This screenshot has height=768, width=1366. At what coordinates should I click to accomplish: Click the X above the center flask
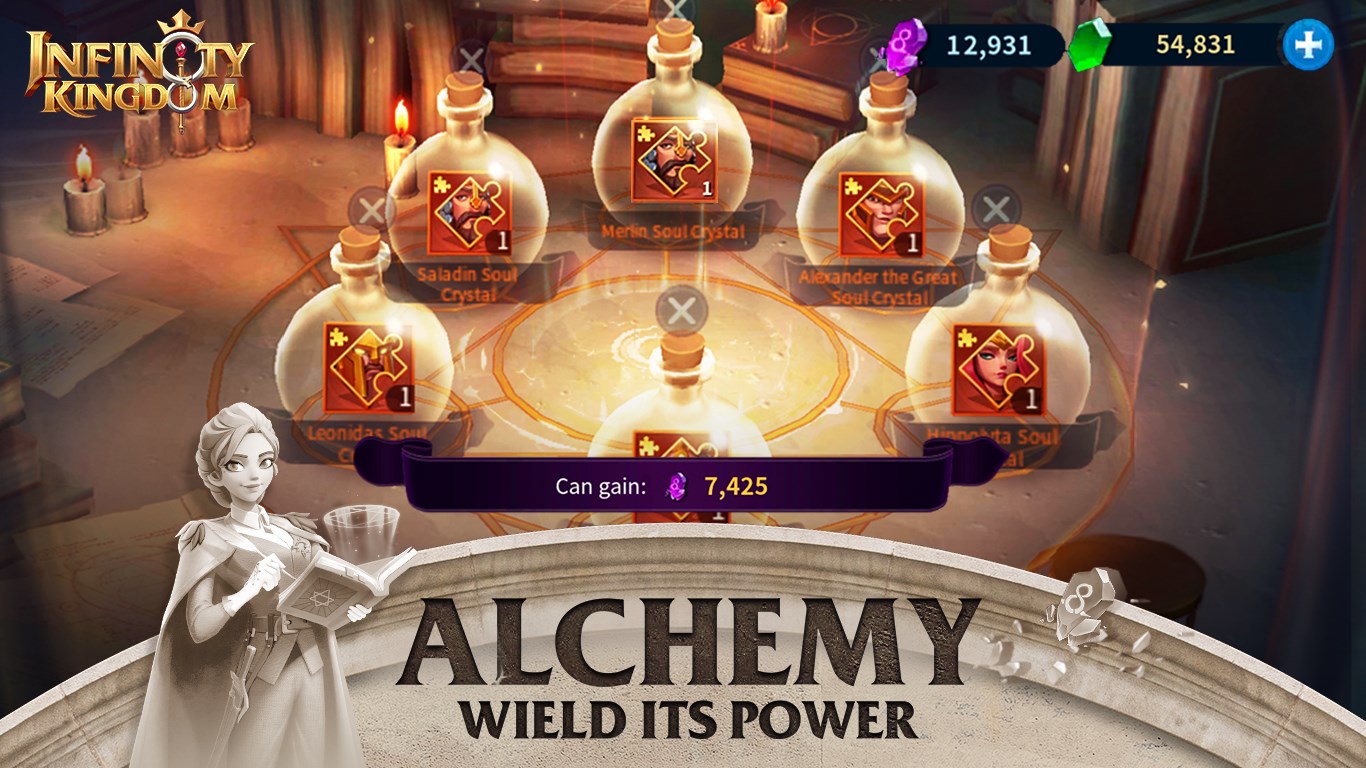pyautogui.click(x=683, y=310)
